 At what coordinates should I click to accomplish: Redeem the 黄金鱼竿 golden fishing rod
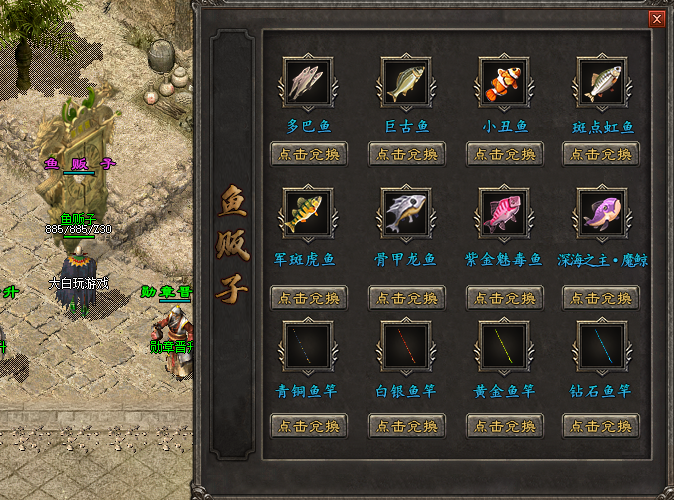[x=505, y=425]
